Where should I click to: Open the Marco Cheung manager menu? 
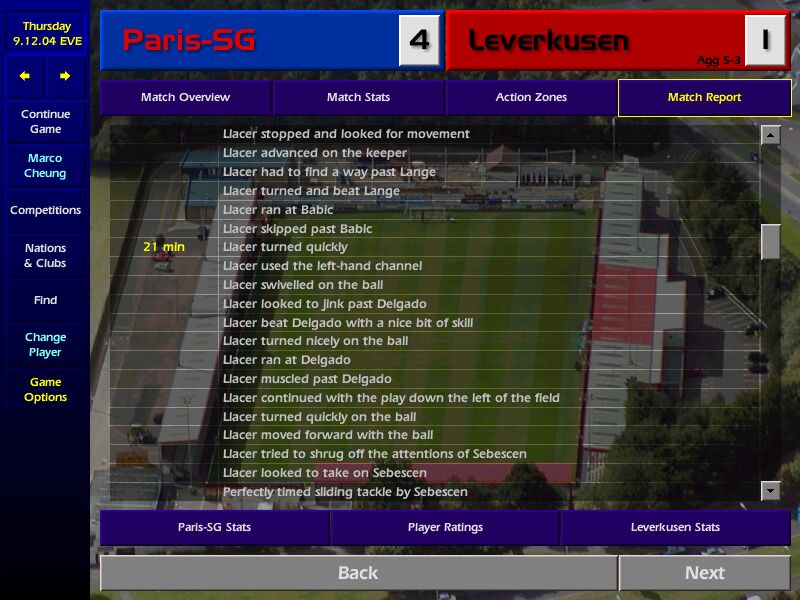pyautogui.click(x=45, y=166)
